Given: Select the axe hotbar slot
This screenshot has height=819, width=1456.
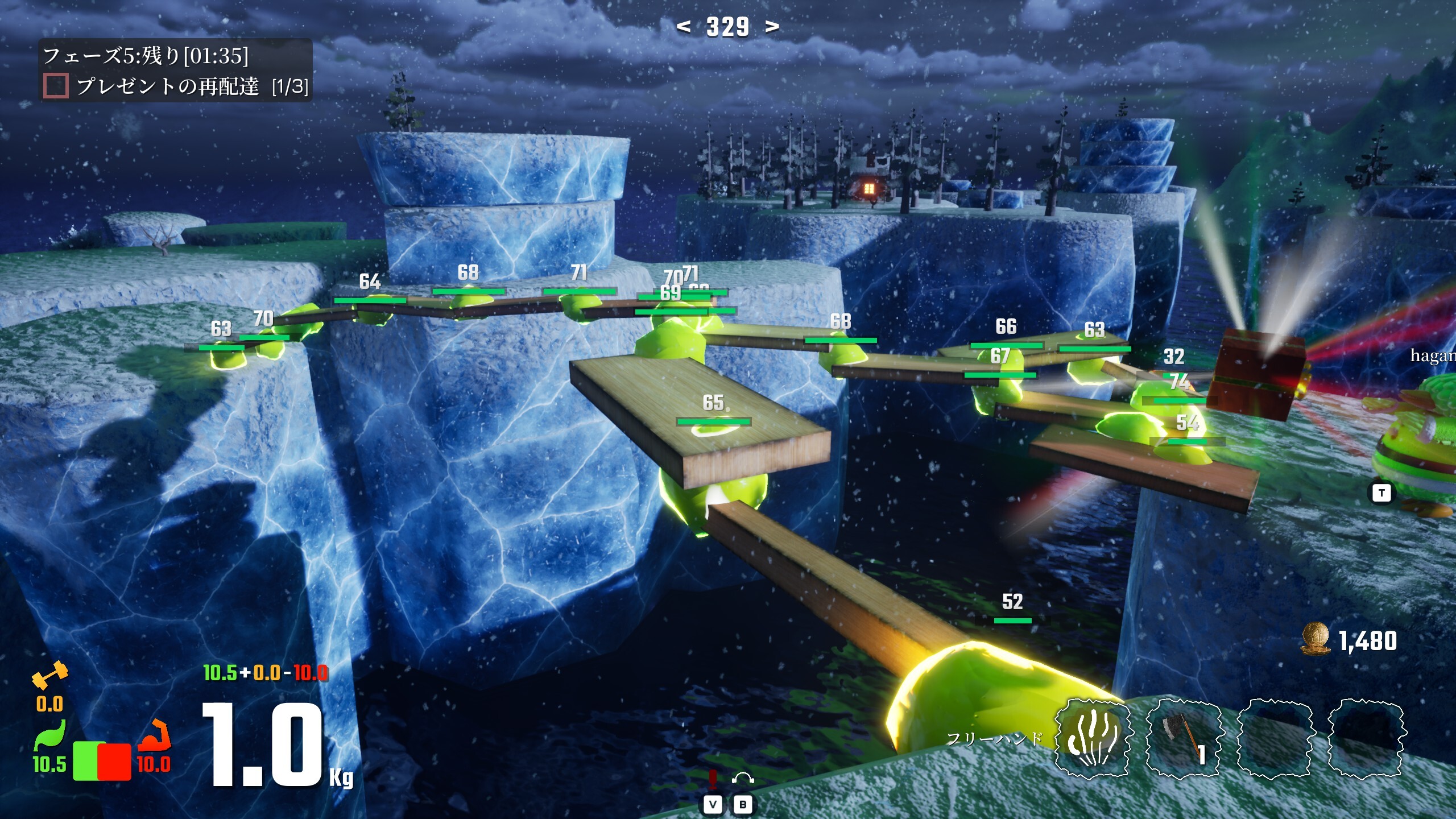Looking at the screenshot, I should click(1183, 739).
